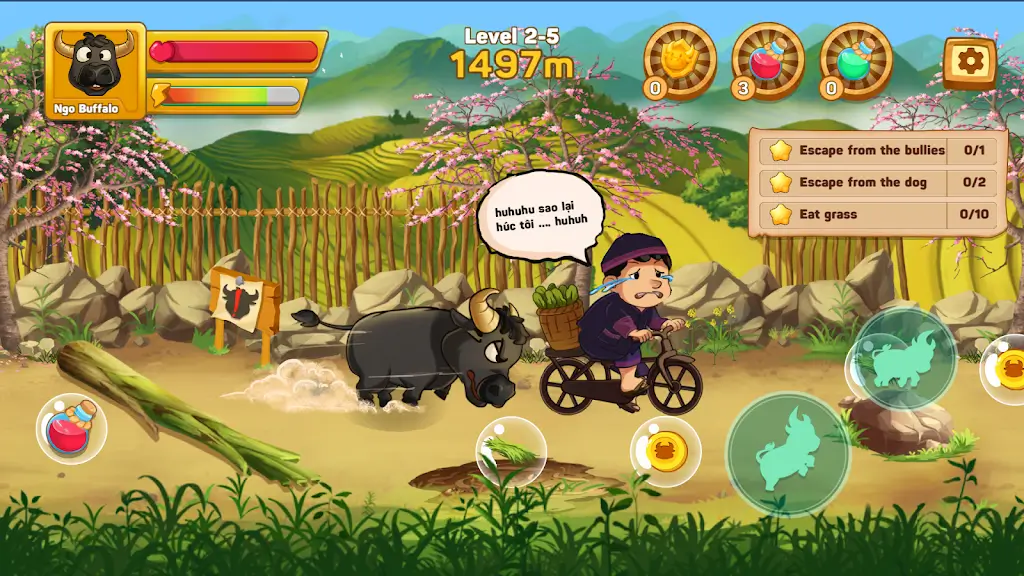
Task: Use the green potion power-up
Action: click(855, 59)
